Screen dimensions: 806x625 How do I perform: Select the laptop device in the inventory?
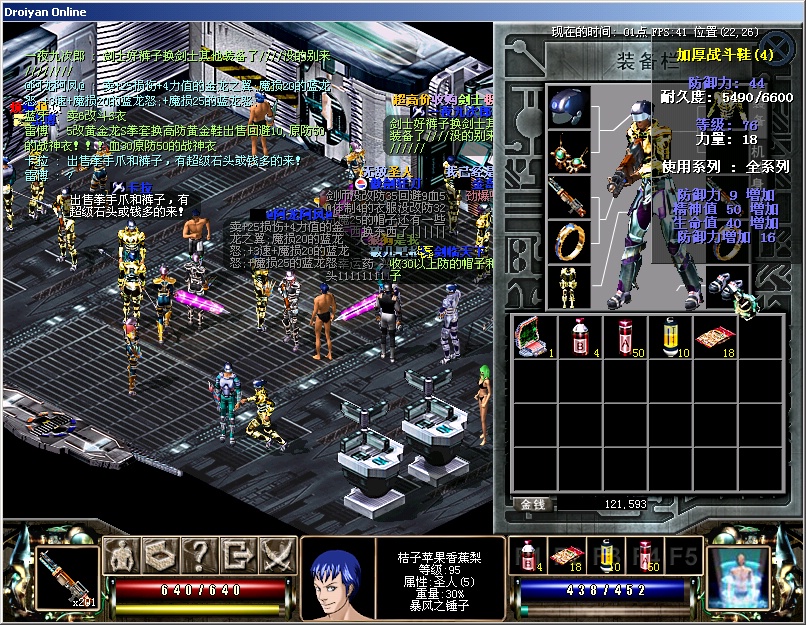(x=534, y=338)
